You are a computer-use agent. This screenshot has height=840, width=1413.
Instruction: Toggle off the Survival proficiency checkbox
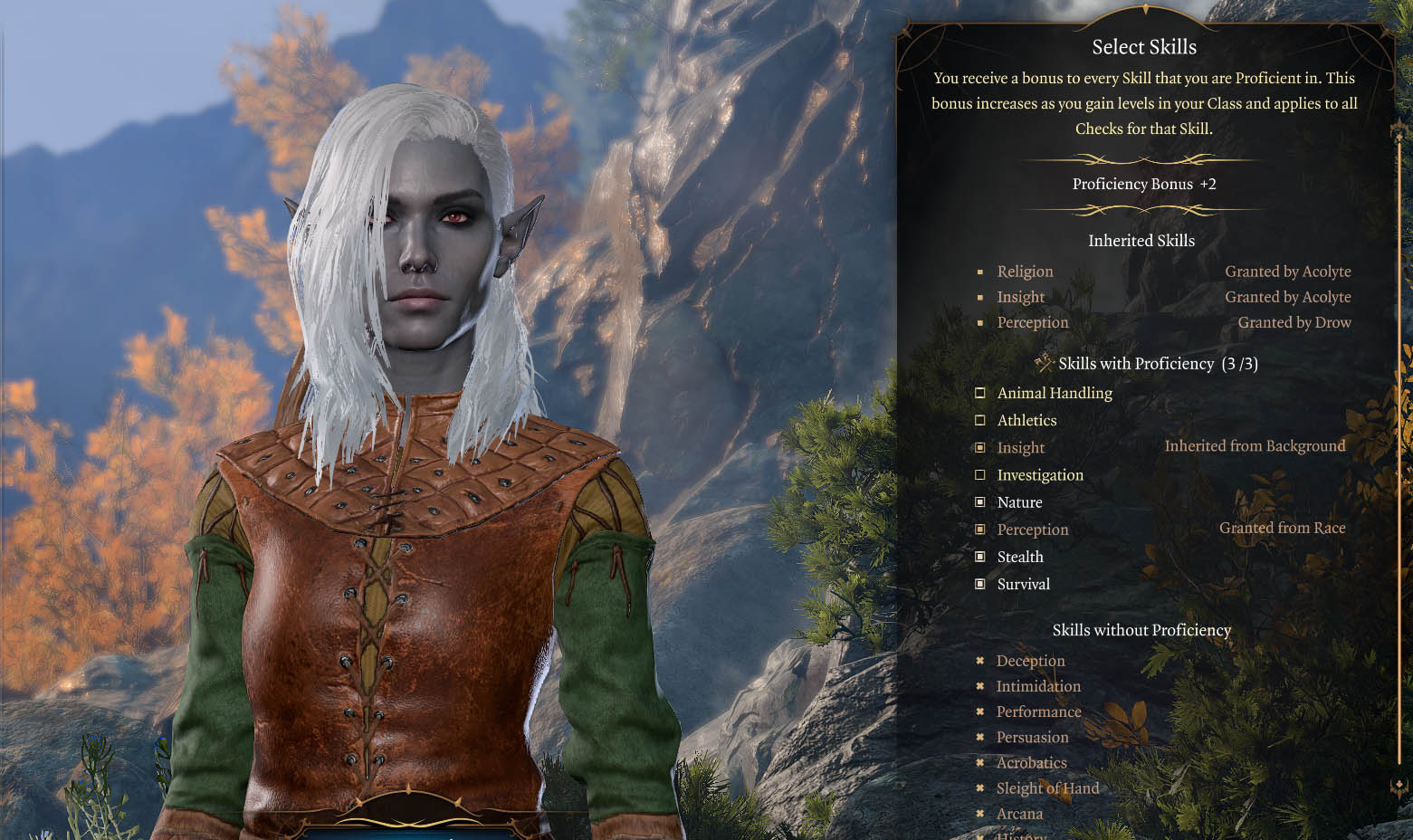[980, 584]
